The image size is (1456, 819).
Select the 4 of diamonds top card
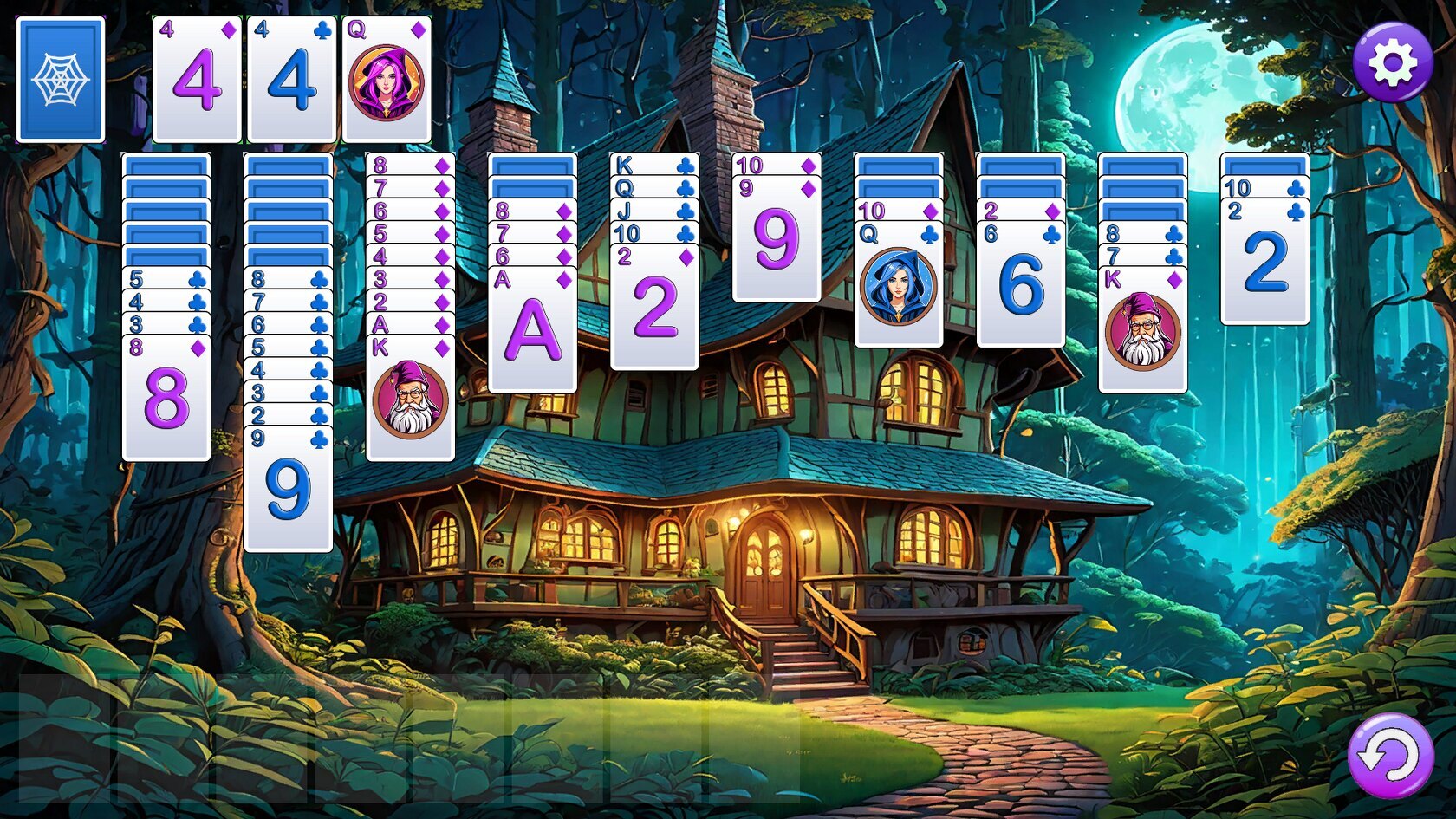[x=197, y=80]
